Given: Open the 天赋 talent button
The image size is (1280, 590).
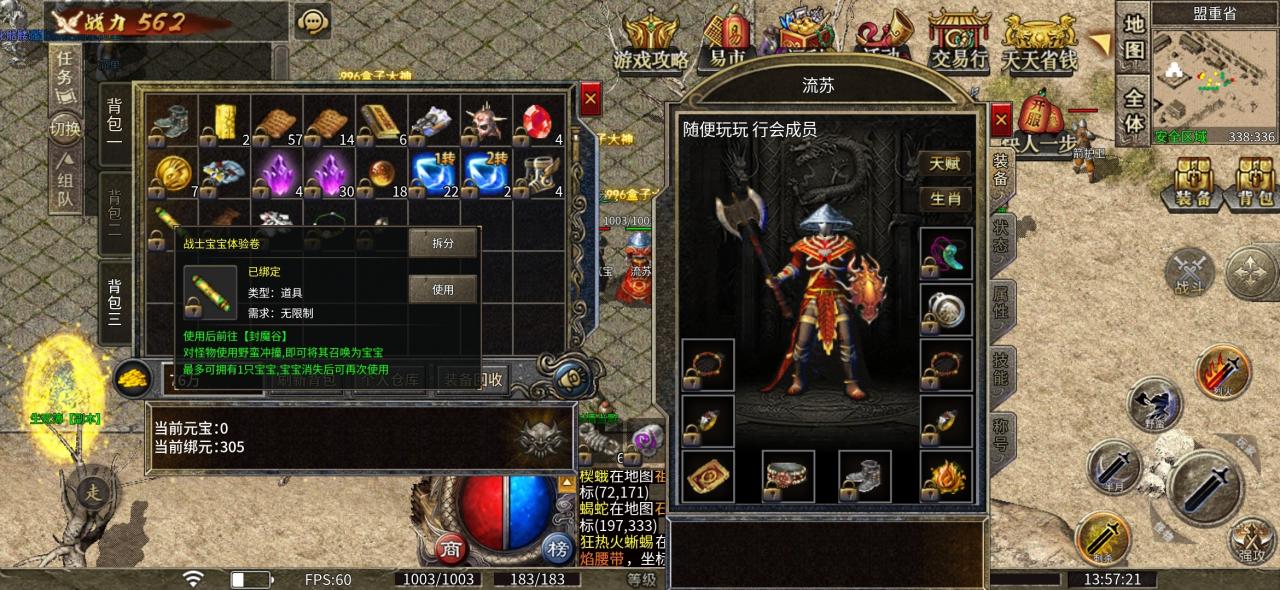Looking at the screenshot, I should 945,163.
